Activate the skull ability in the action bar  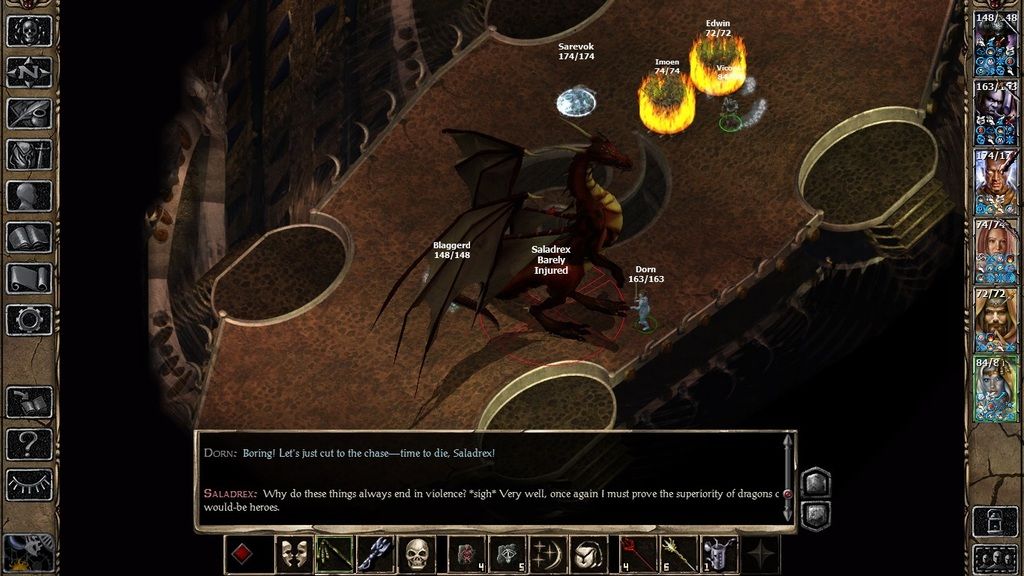417,554
